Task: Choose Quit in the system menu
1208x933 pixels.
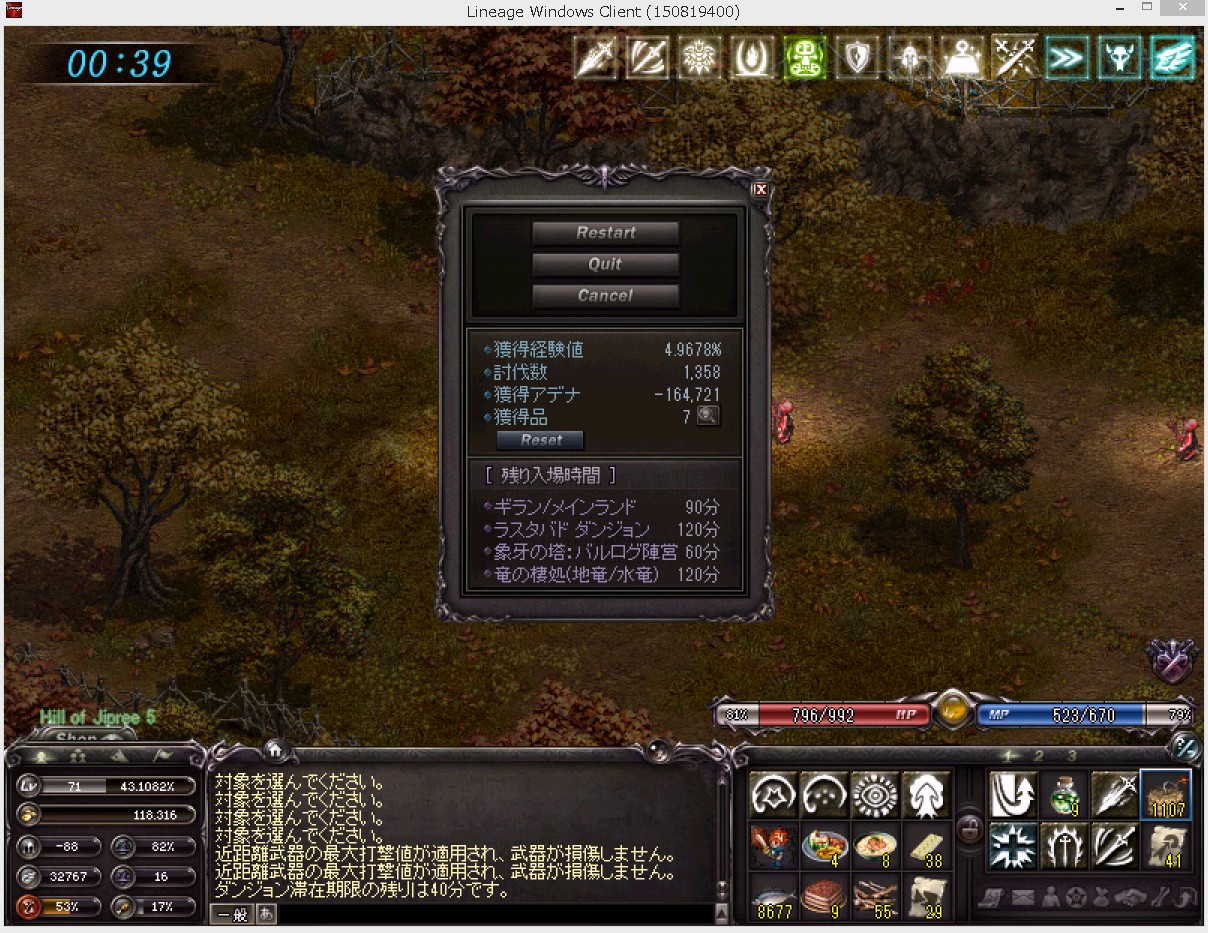Action: point(605,265)
